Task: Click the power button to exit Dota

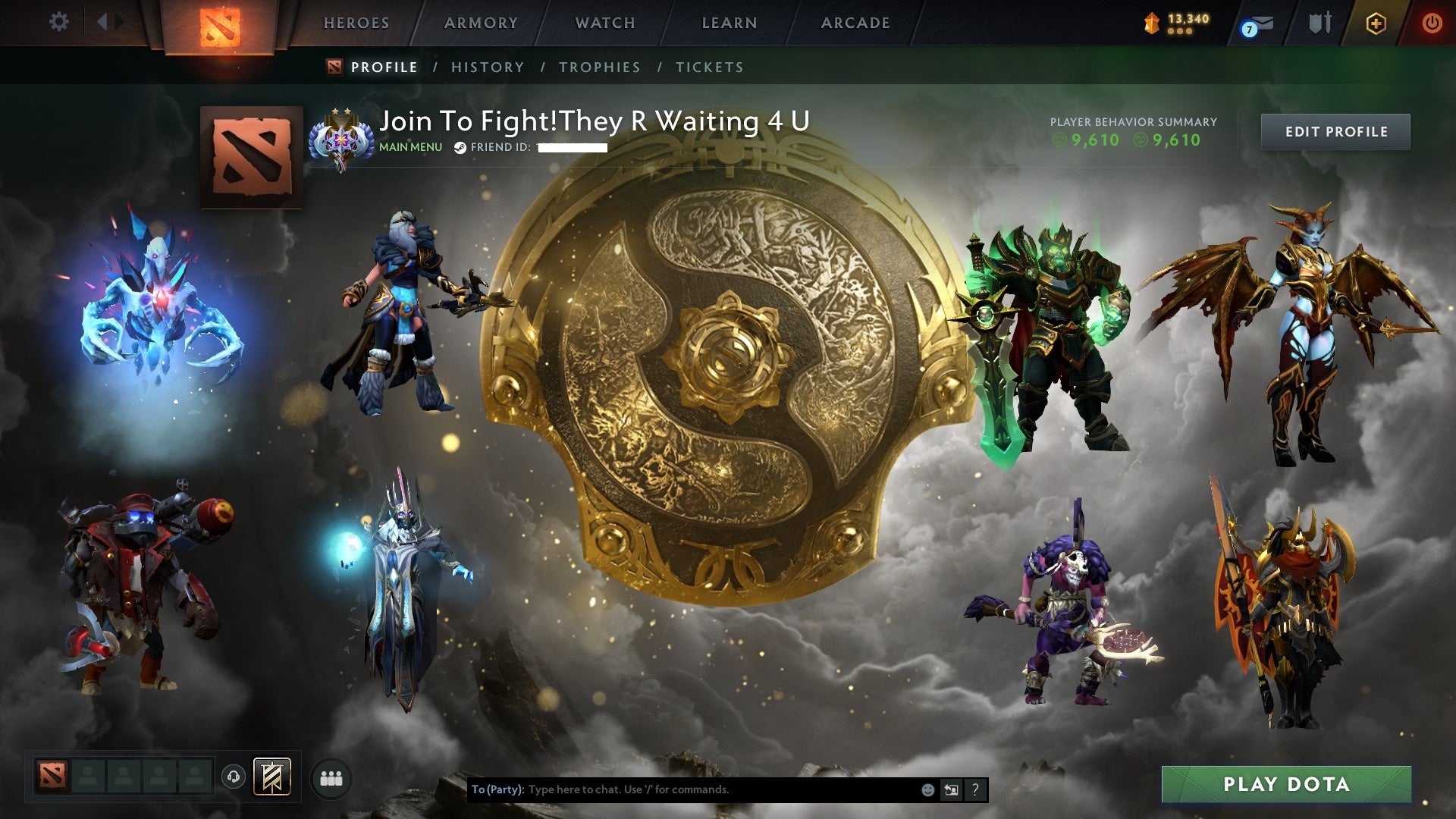Action: pyautogui.click(x=1432, y=23)
